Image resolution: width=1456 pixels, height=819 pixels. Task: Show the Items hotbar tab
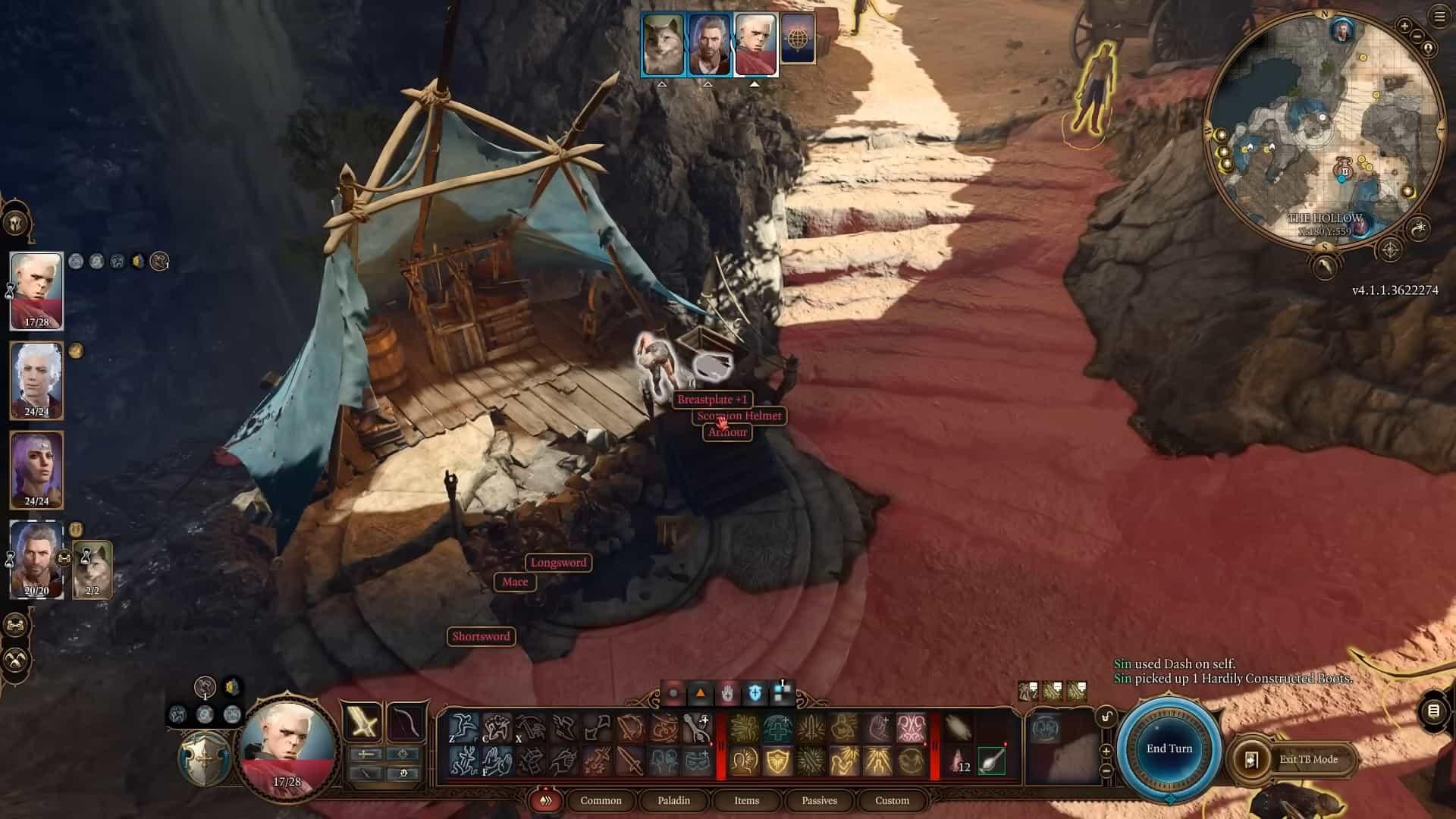point(746,800)
